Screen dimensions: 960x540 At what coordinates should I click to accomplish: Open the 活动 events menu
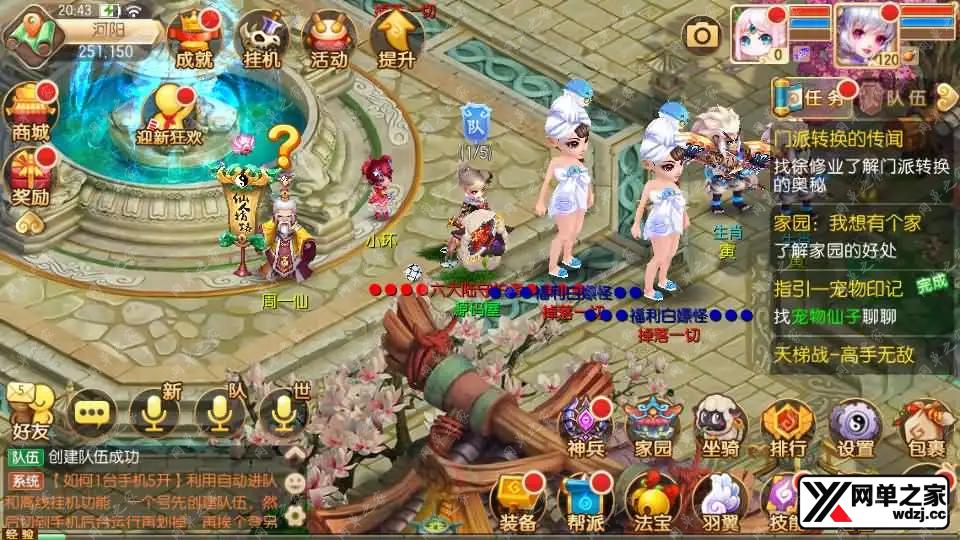click(x=329, y=40)
